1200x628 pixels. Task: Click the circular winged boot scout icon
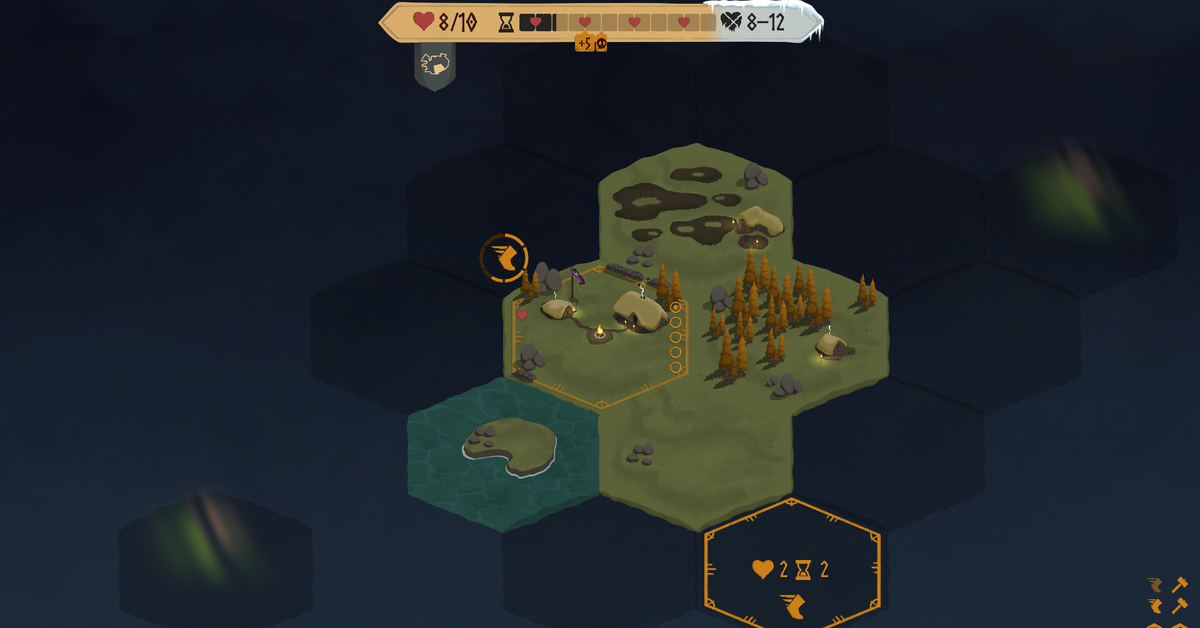503,258
